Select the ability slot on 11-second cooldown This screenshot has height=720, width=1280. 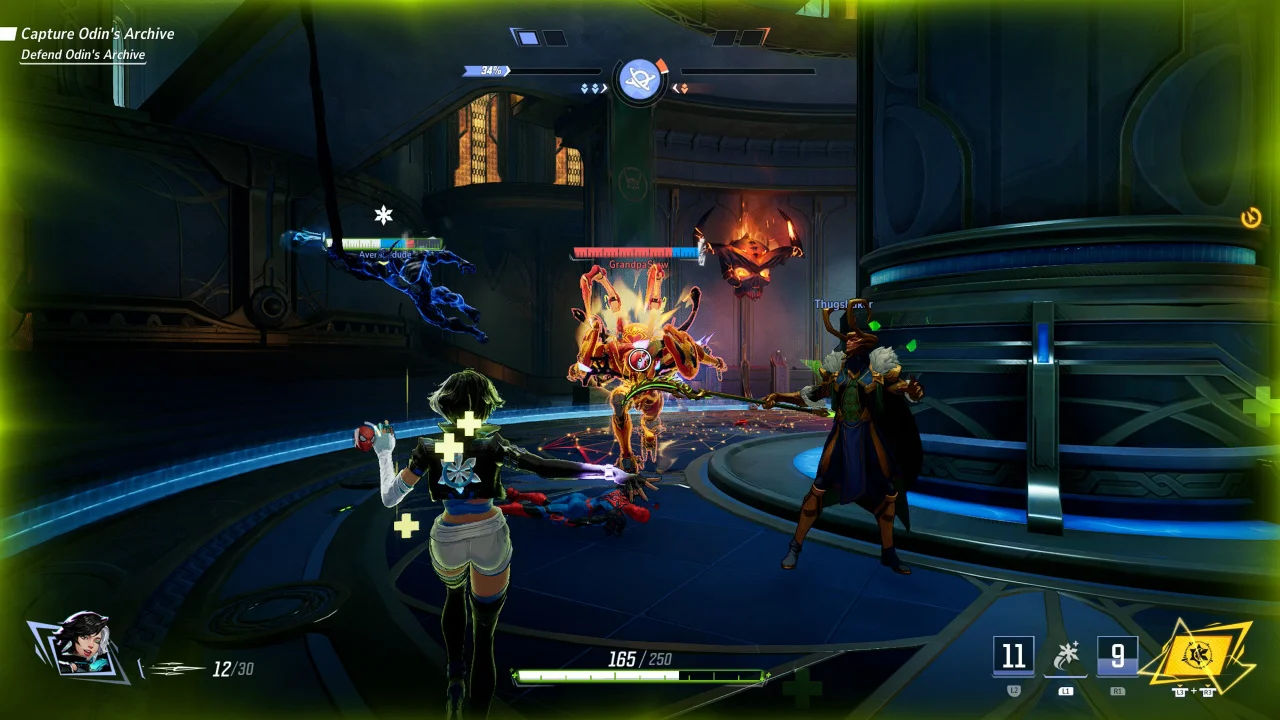click(x=1013, y=656)
